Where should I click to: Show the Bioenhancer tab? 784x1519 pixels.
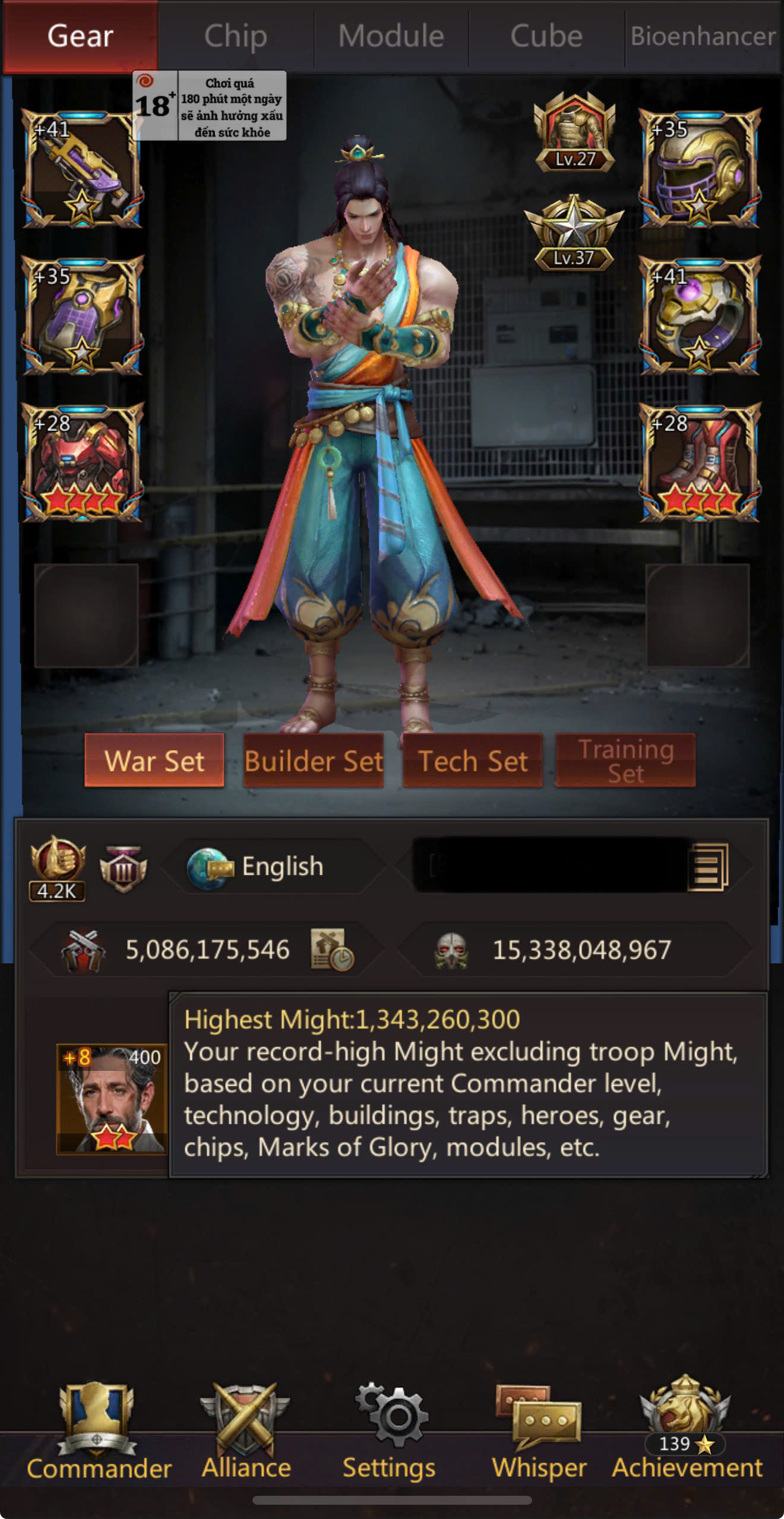(x=703, y=36)
